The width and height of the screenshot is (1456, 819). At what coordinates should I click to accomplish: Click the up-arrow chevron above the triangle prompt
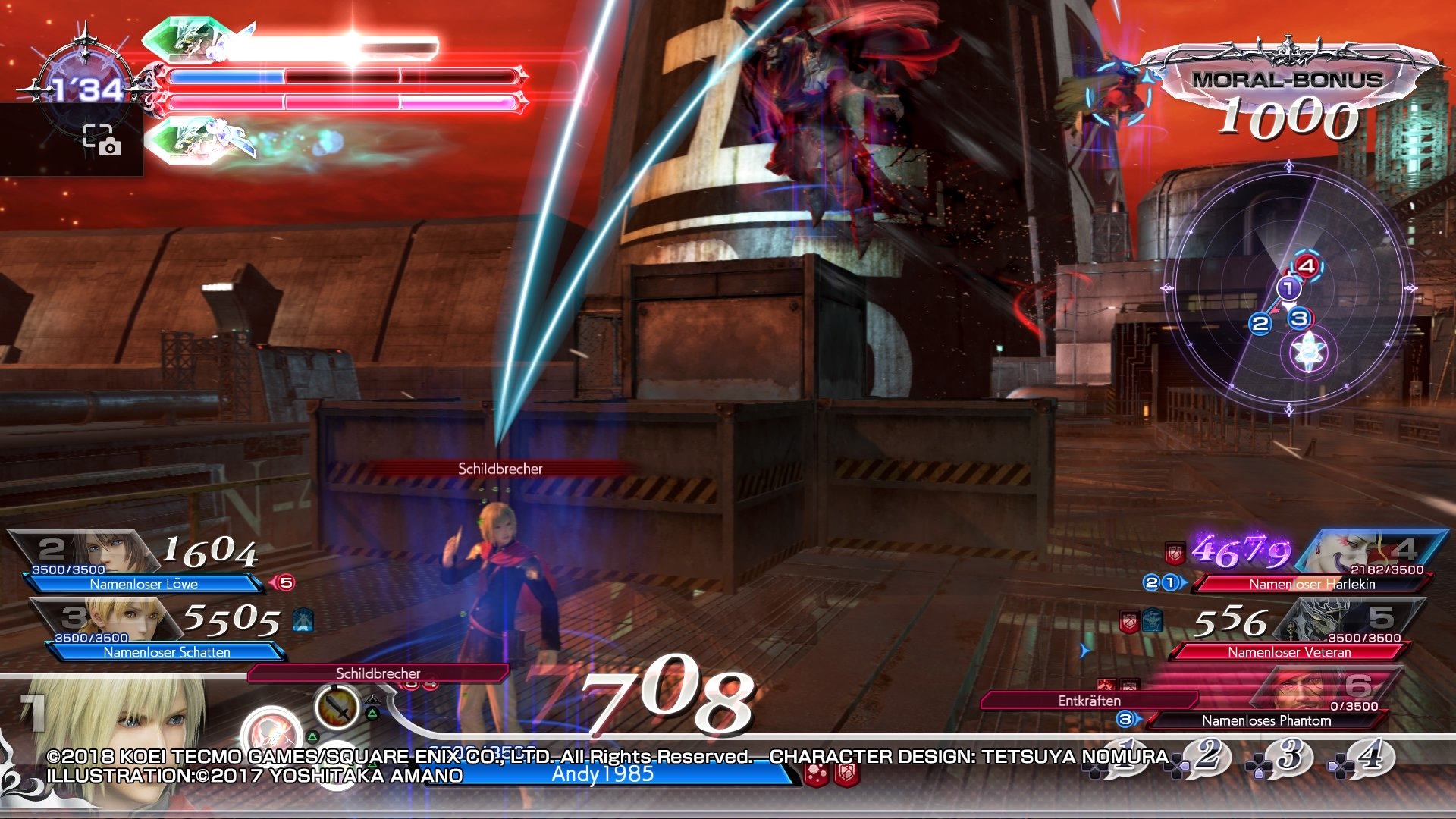(x=372, y=699)
